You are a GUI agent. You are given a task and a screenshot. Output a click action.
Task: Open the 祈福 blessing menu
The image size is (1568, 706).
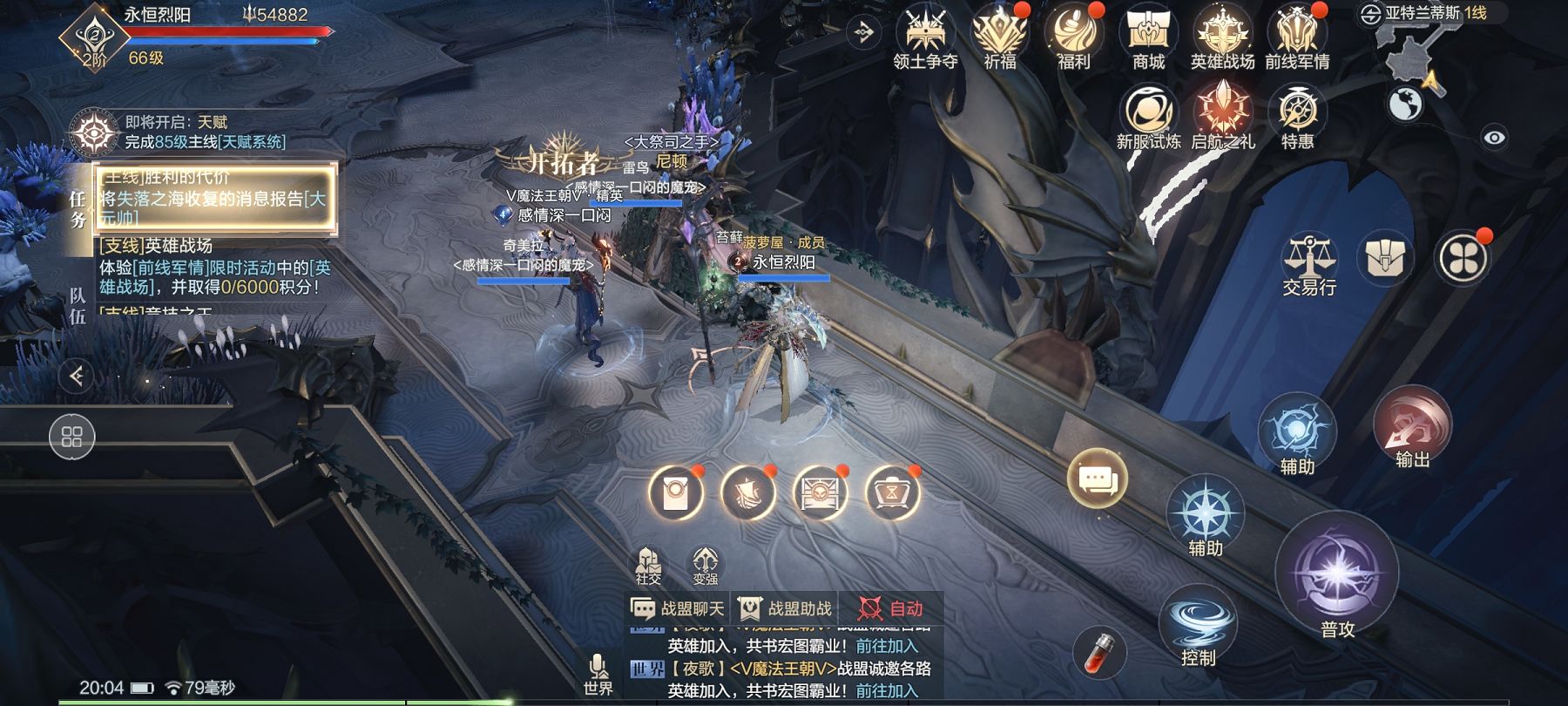[1000, 37]
